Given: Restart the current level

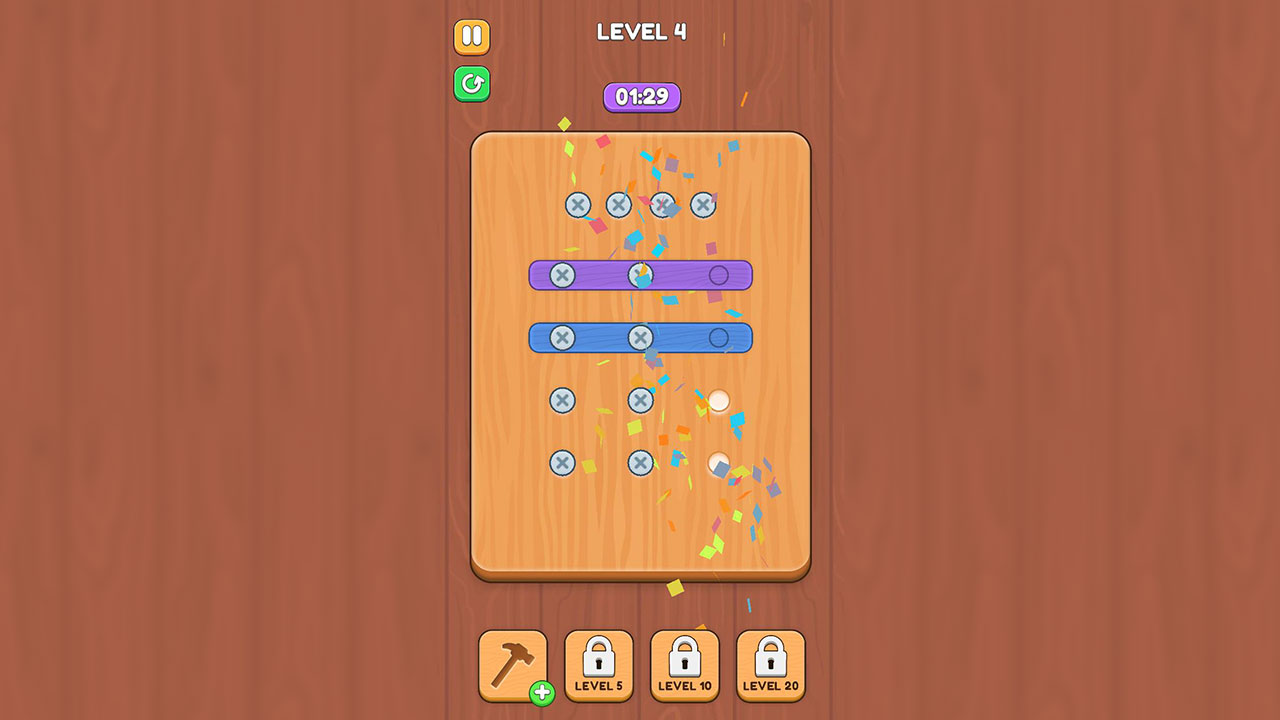Looking at the screenshot, I should pos(471,83).
